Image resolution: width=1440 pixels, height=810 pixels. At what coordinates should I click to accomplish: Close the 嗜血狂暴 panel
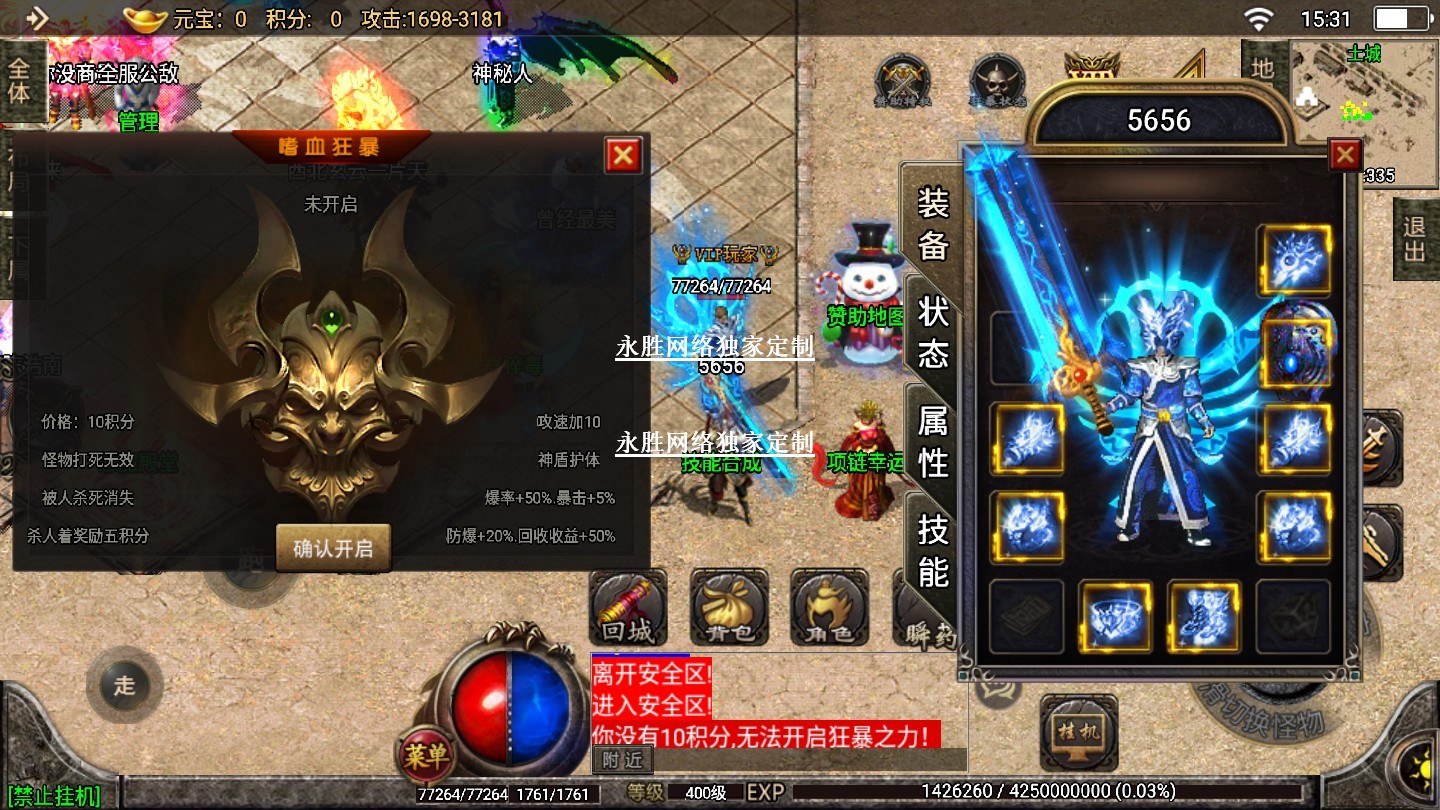622,155
